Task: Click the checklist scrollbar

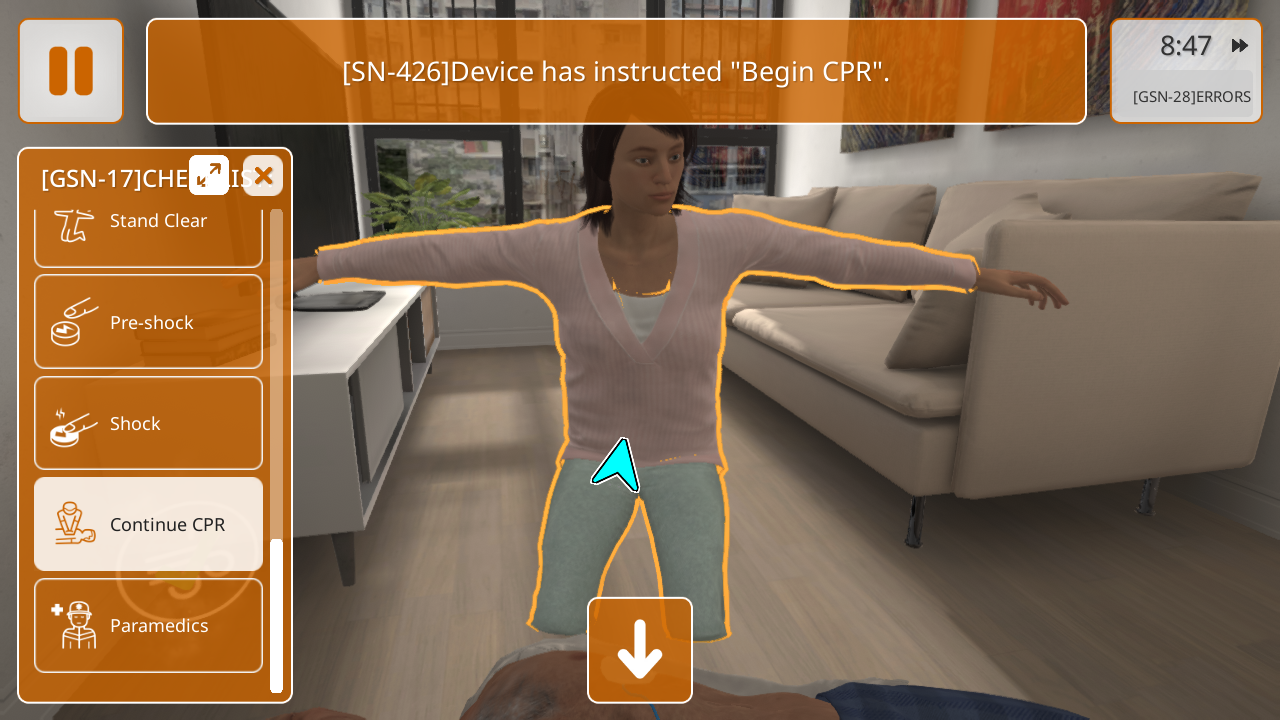Action: pos(277,614)
